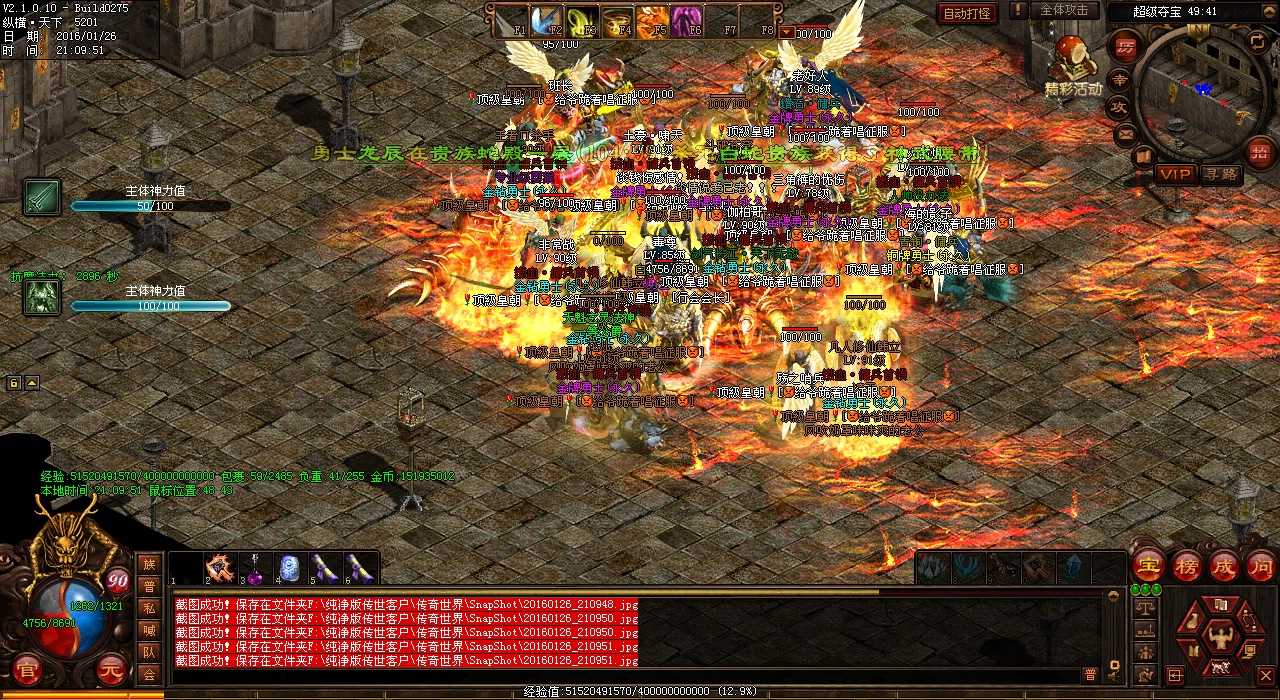Viewport: 1280px width, 700px height.
Task: Use the purple potion in slot 3
Action: (x=254, y=570)
